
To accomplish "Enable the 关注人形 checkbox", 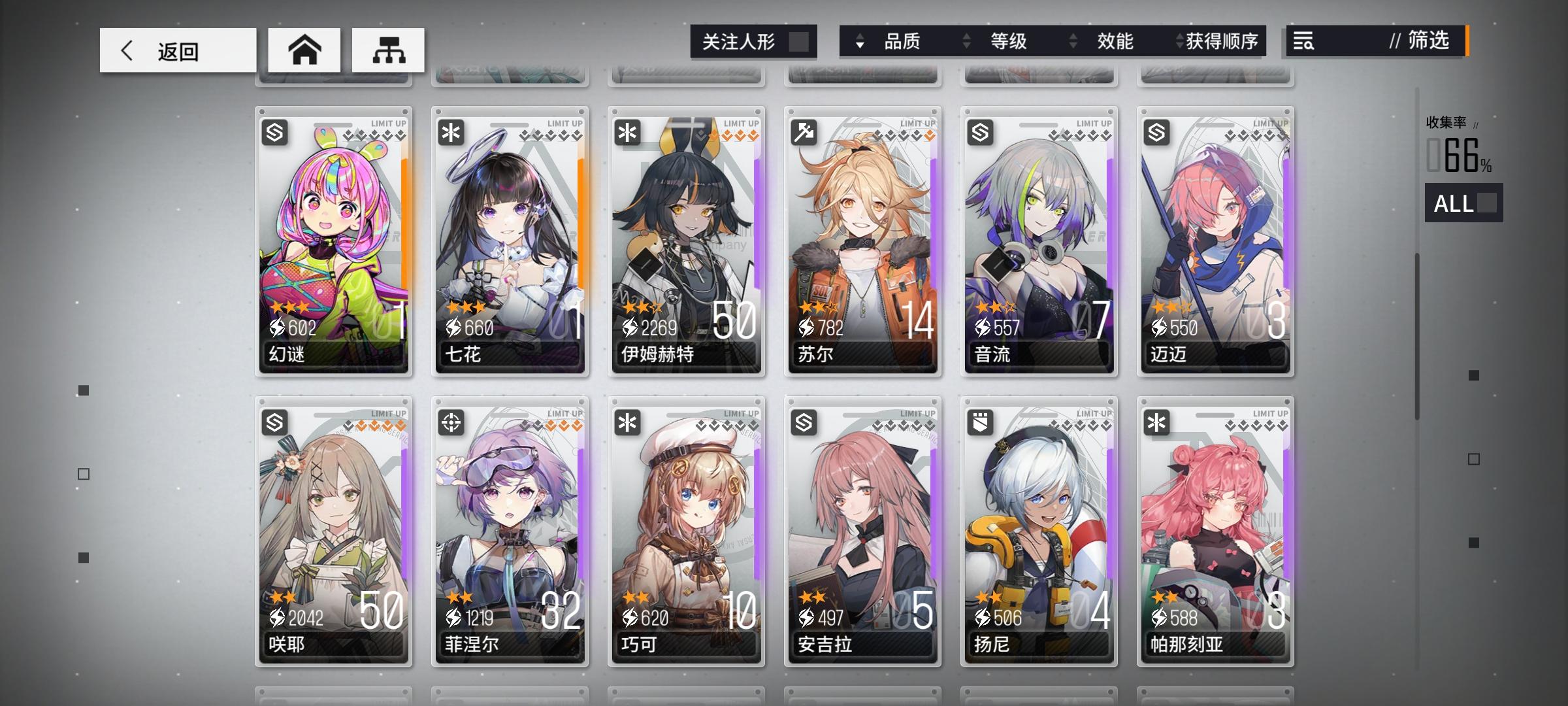I will [x=800, y=41].
